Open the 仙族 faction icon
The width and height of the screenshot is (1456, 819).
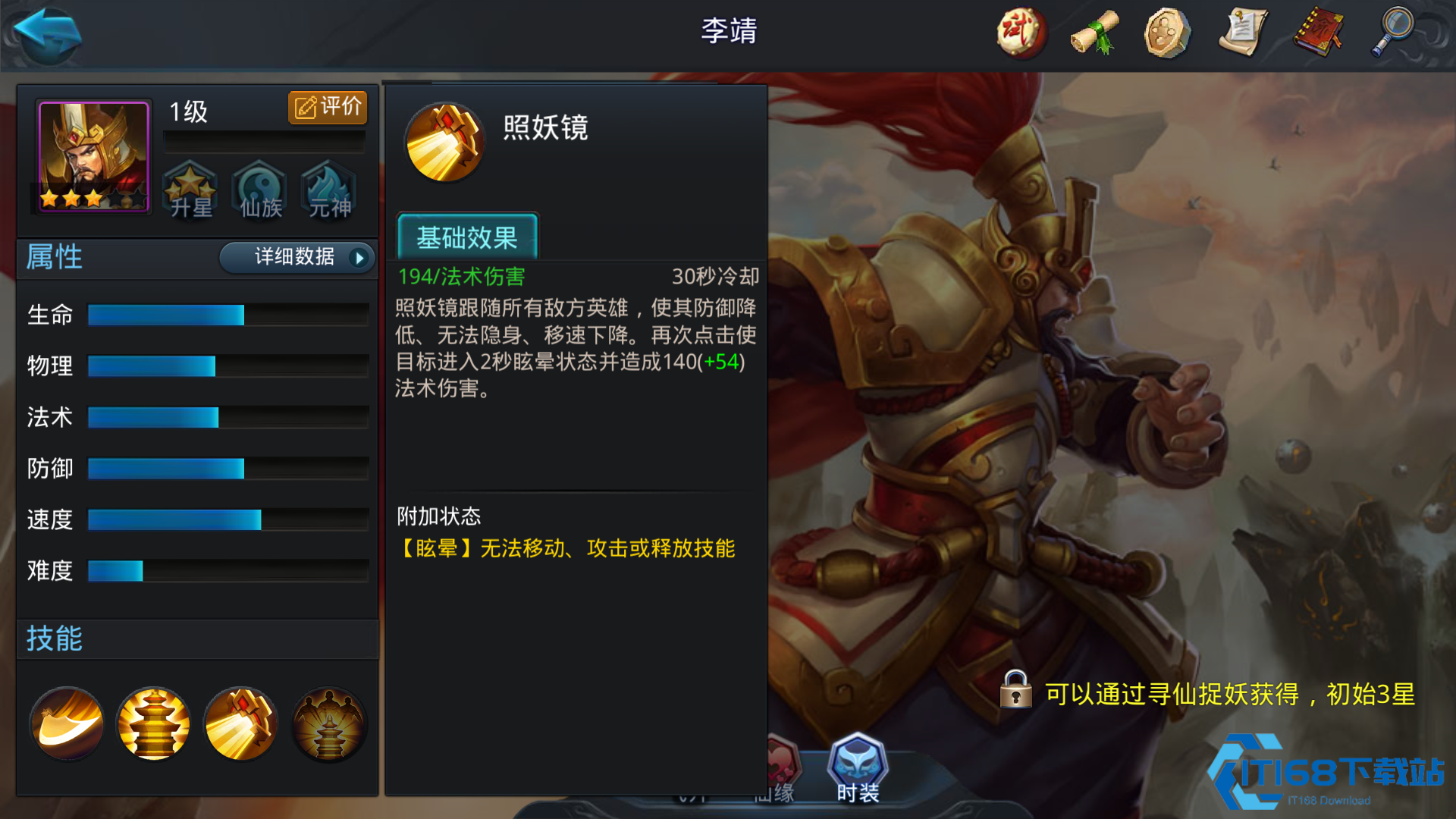(259, 191)
